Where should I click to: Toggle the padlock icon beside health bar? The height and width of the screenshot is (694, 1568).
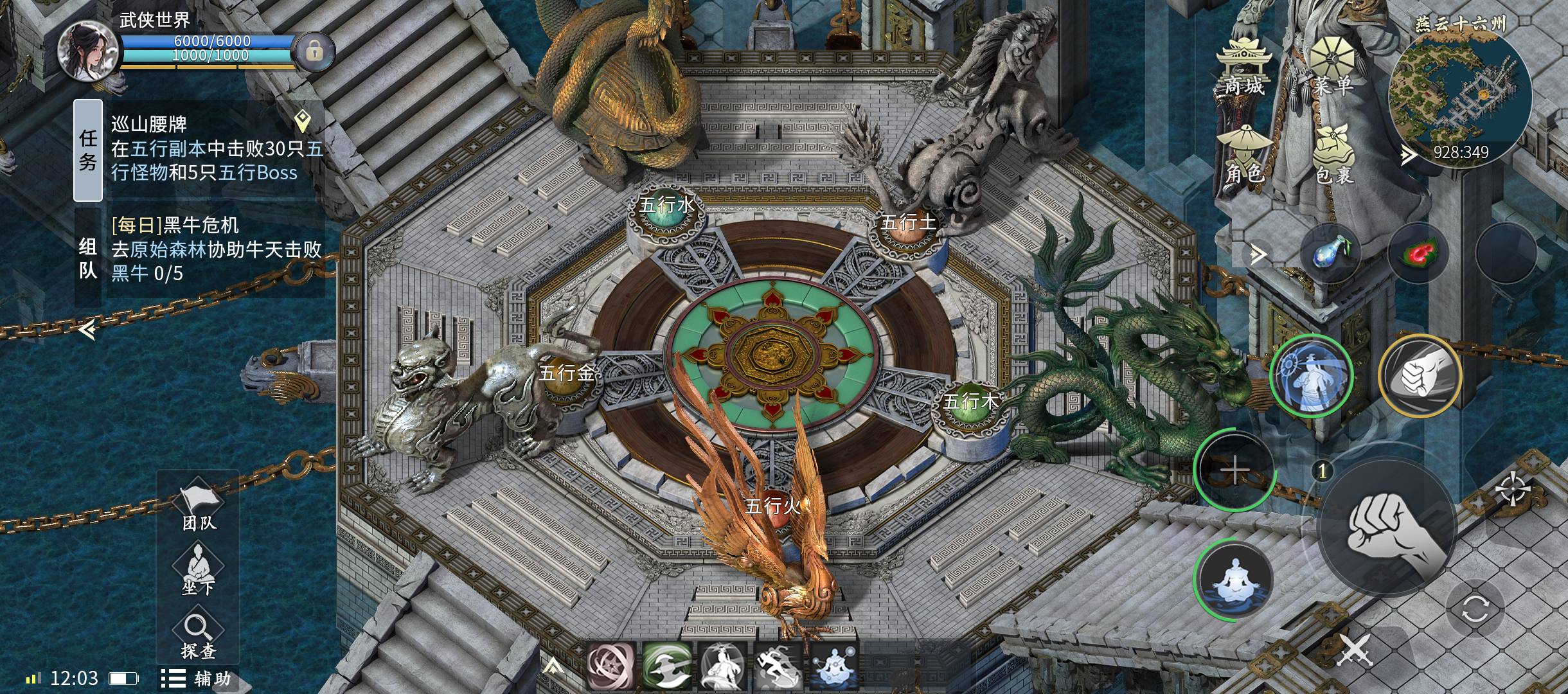[314, 51]
